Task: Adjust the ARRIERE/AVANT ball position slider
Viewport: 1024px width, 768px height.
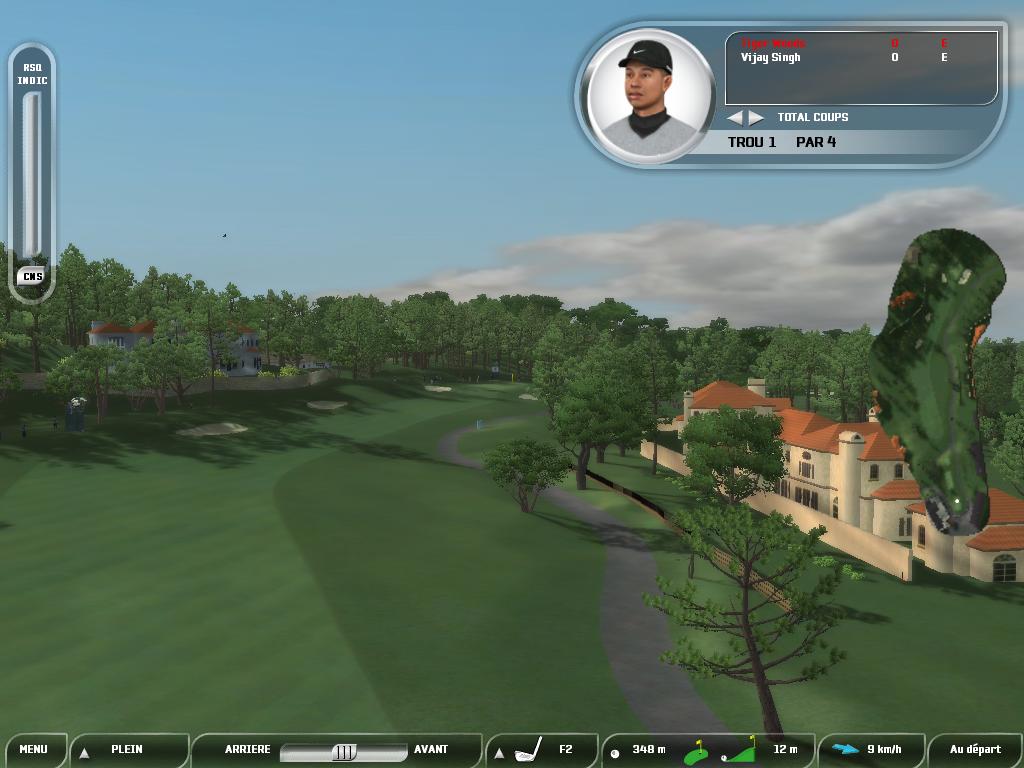Action: click(343, 751)
